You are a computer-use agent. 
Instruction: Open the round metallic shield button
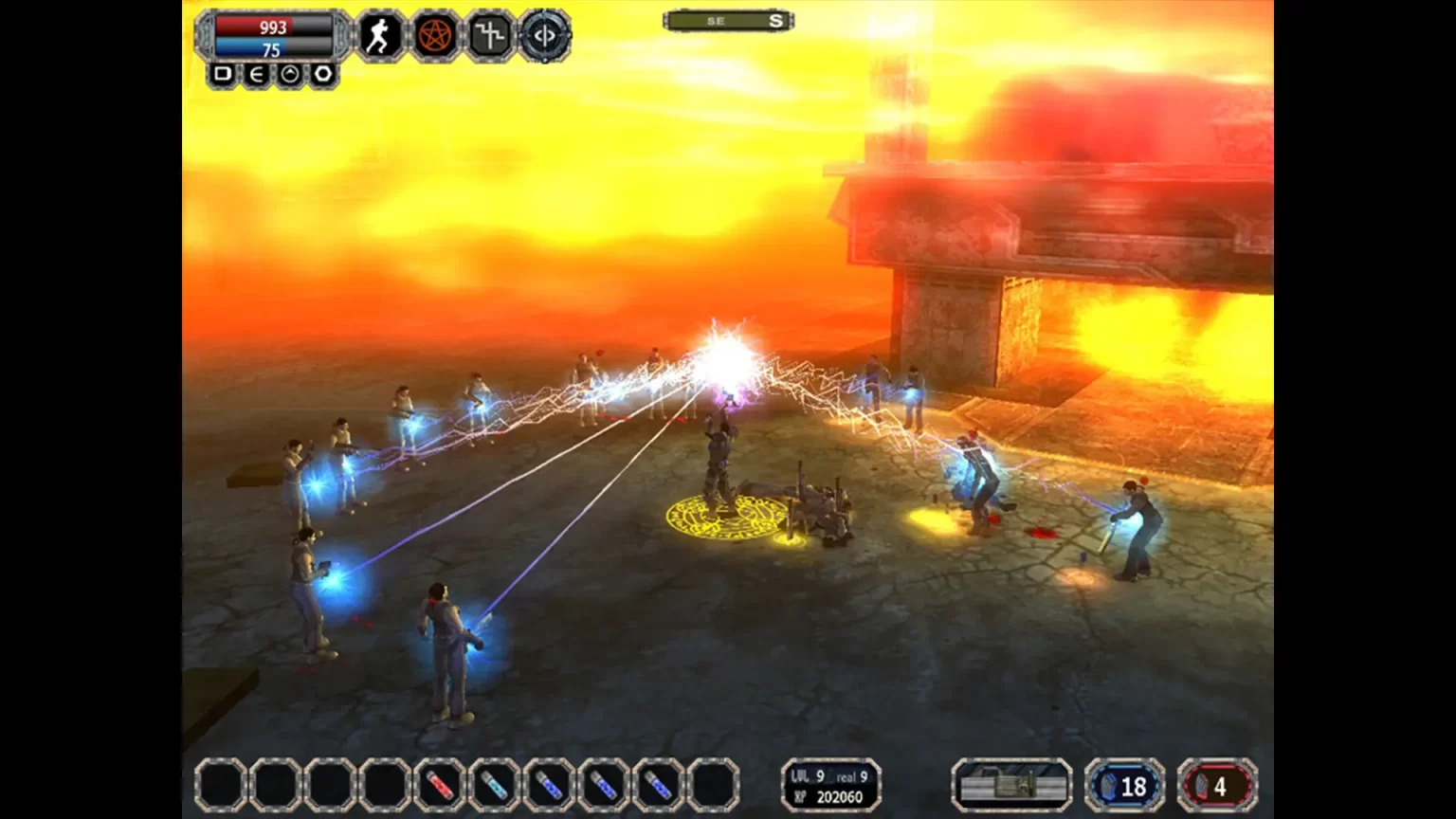coord(544,36)
